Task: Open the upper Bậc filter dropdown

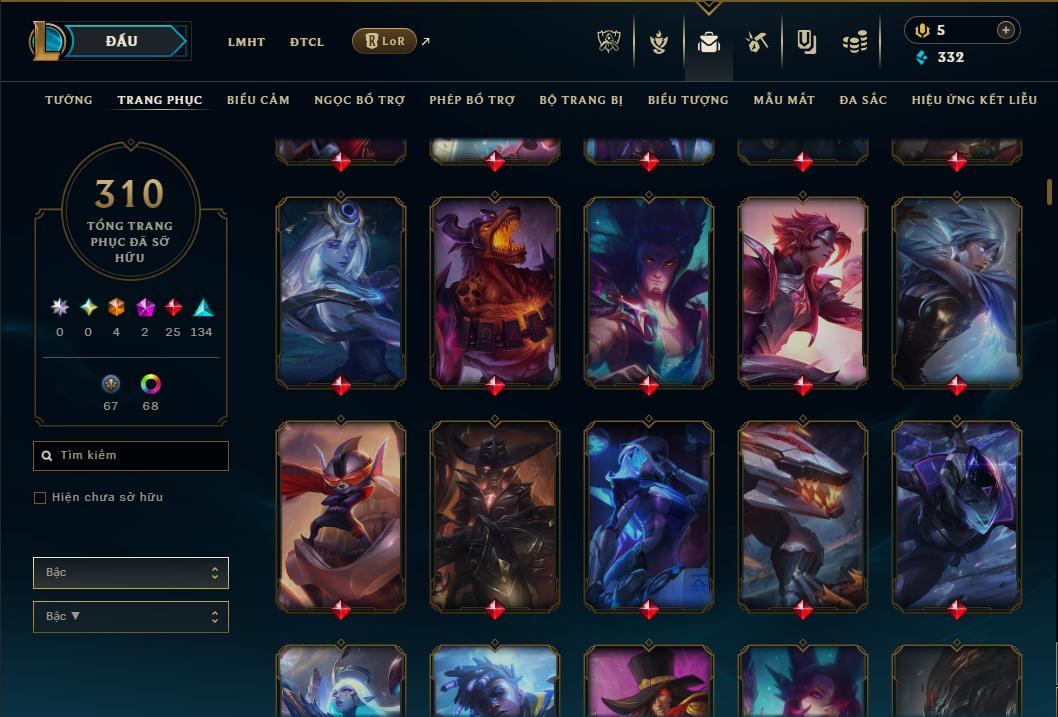Action: pos(131,573)
